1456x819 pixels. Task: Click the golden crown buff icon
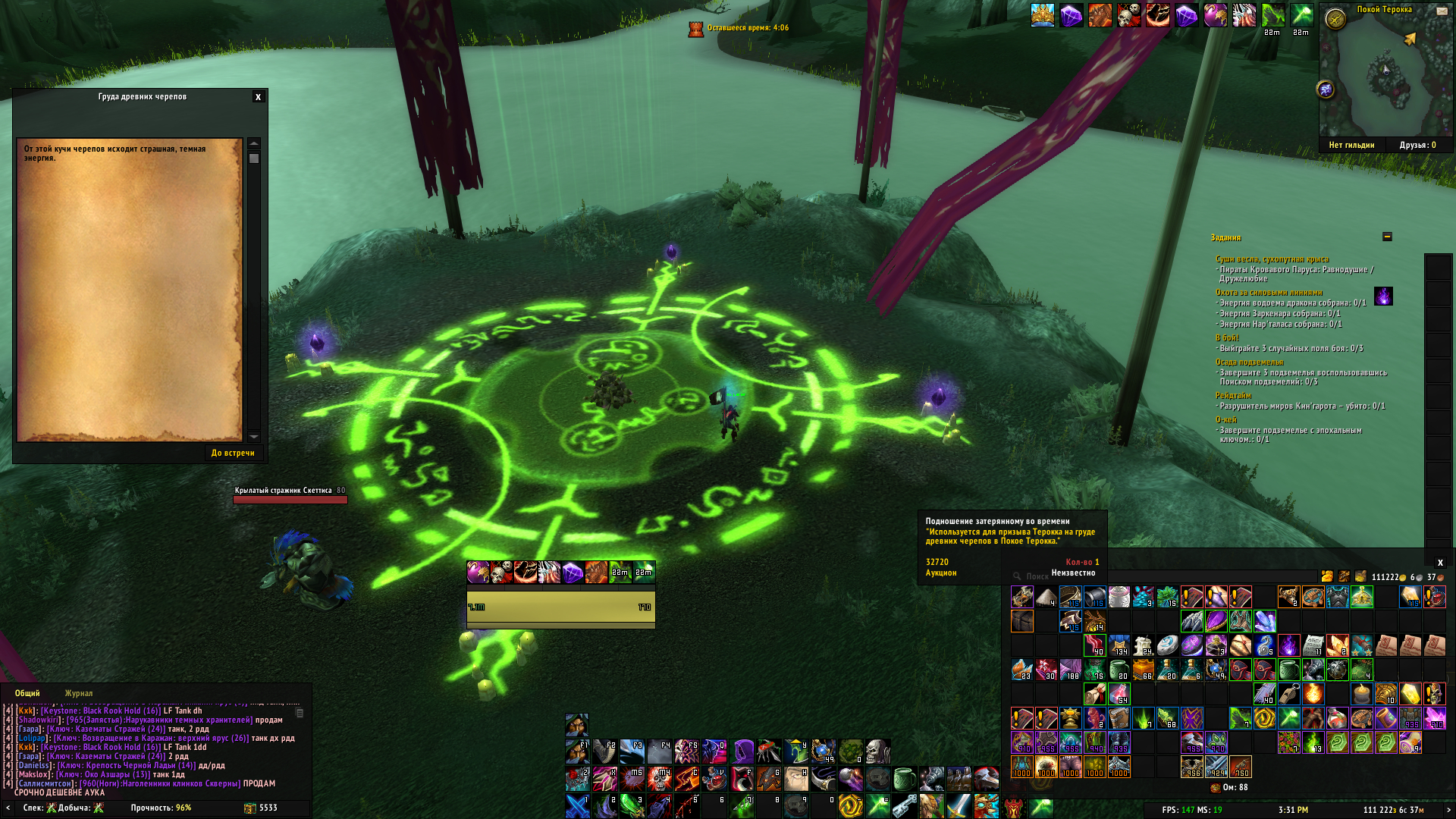coord(1043,15)
